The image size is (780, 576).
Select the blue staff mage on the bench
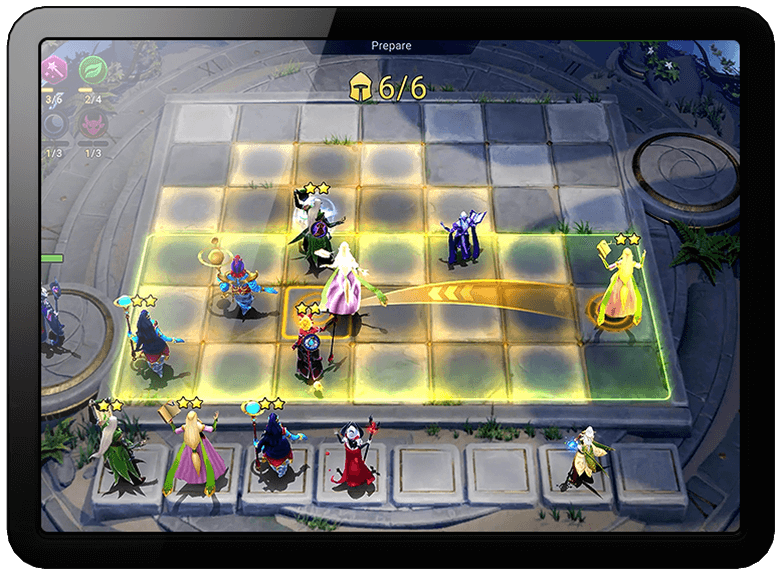click(272, 447)
